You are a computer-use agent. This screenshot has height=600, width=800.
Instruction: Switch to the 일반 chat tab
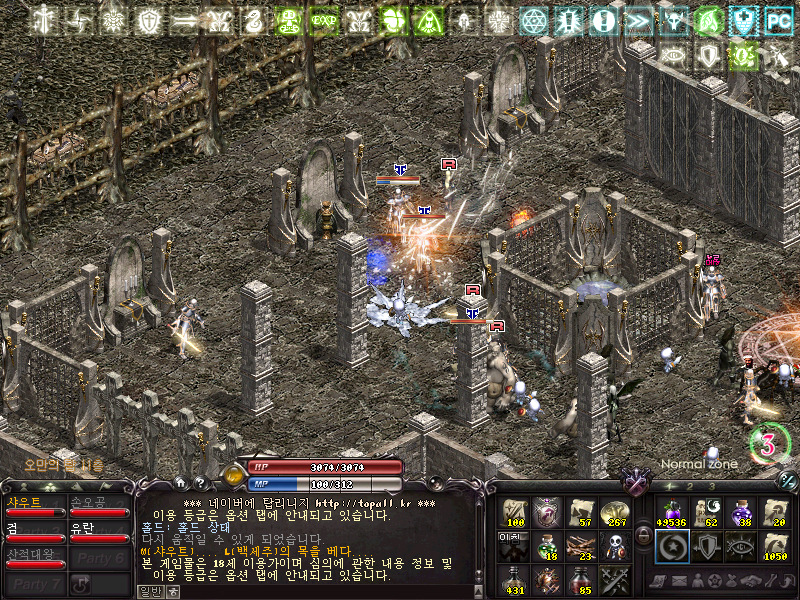click(x=148, y=592)
